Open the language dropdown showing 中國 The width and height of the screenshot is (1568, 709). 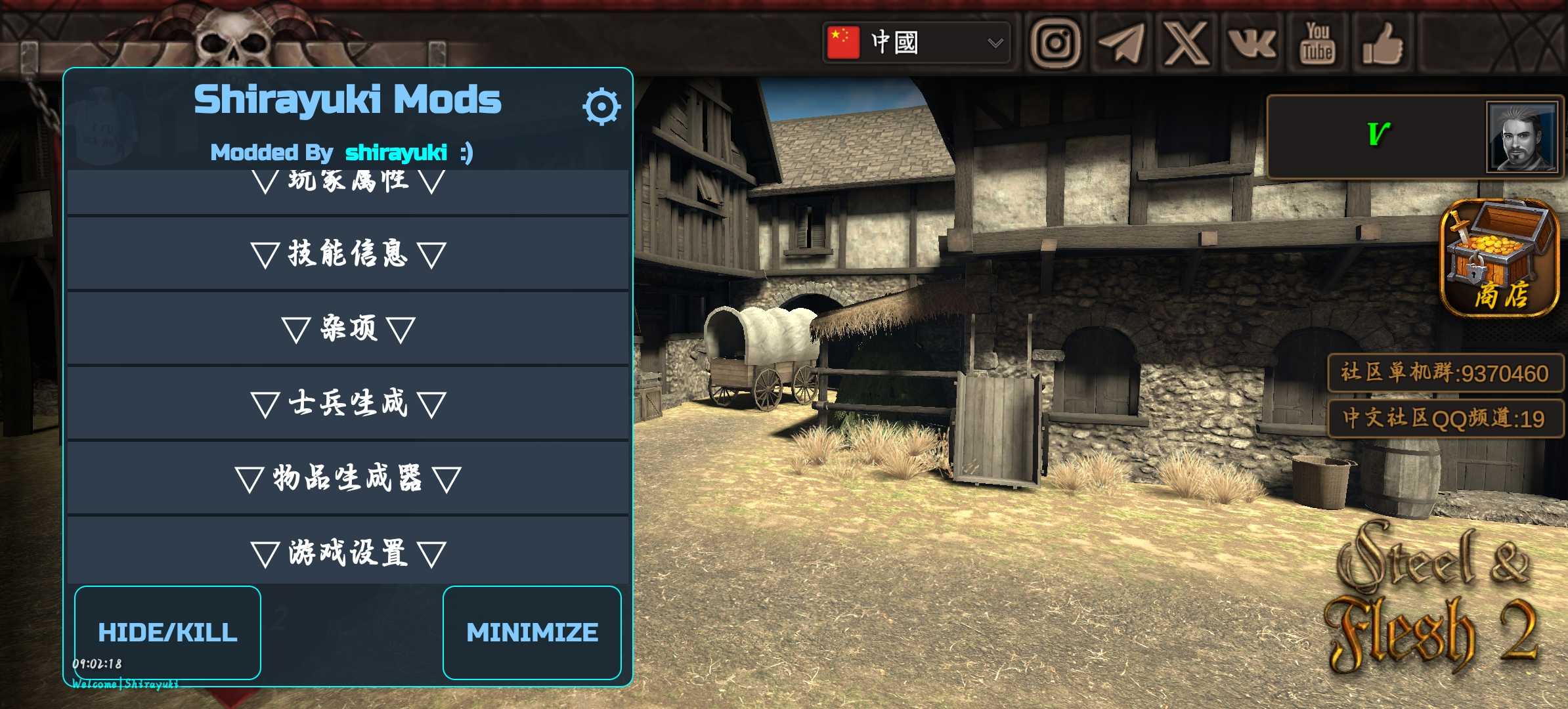click(x=916, y=43)
